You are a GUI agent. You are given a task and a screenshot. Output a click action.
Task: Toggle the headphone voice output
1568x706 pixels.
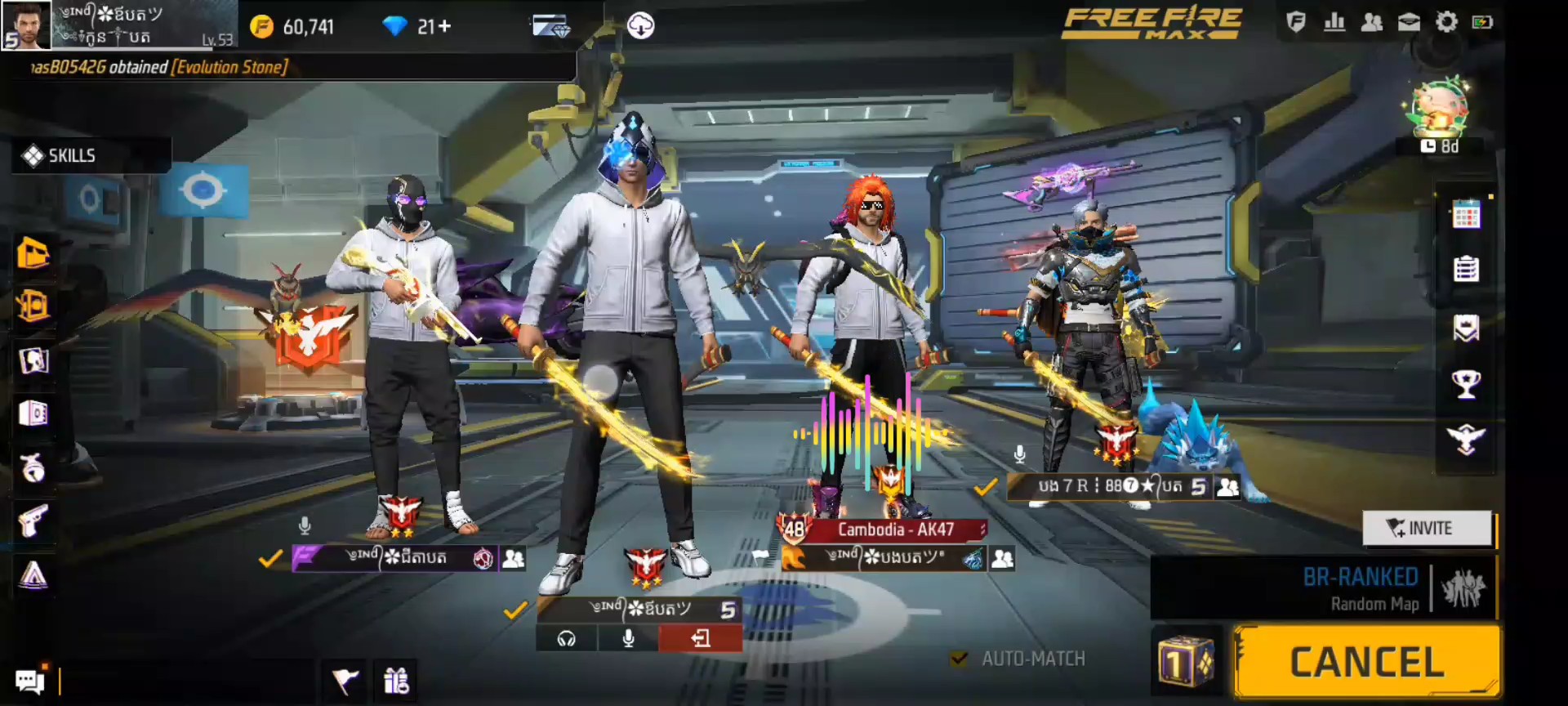[x=567, y=638]
